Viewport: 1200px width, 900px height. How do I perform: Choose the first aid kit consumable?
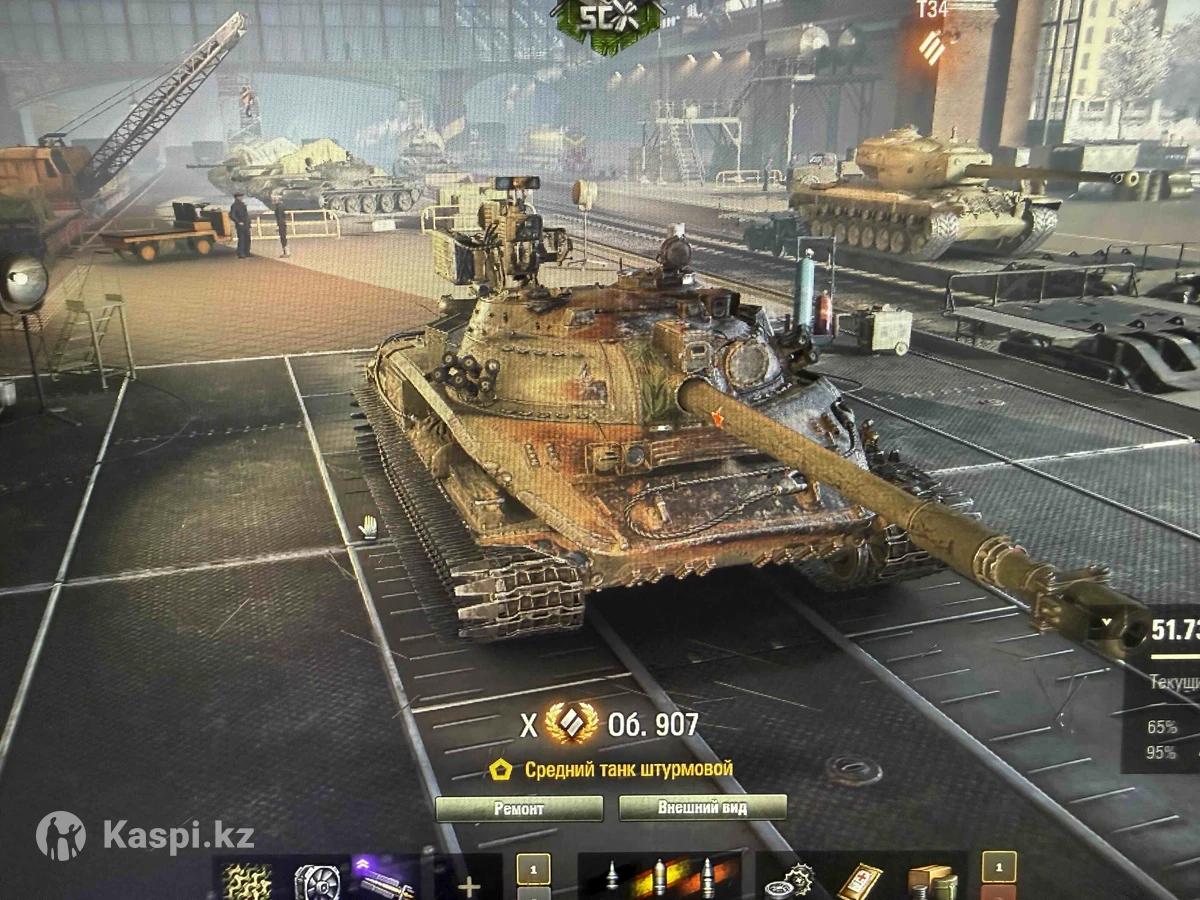[x=859, y=882]
